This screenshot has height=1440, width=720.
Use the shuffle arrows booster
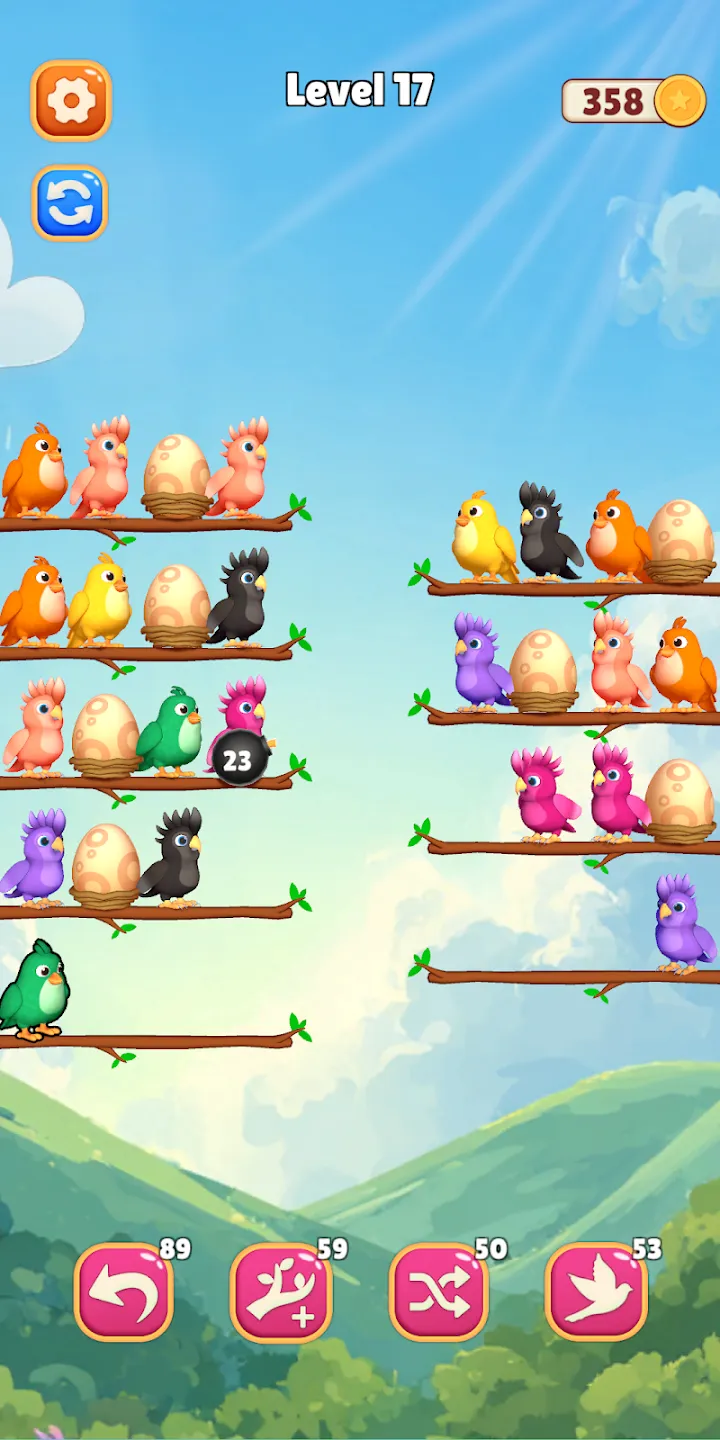(439, 1291)
